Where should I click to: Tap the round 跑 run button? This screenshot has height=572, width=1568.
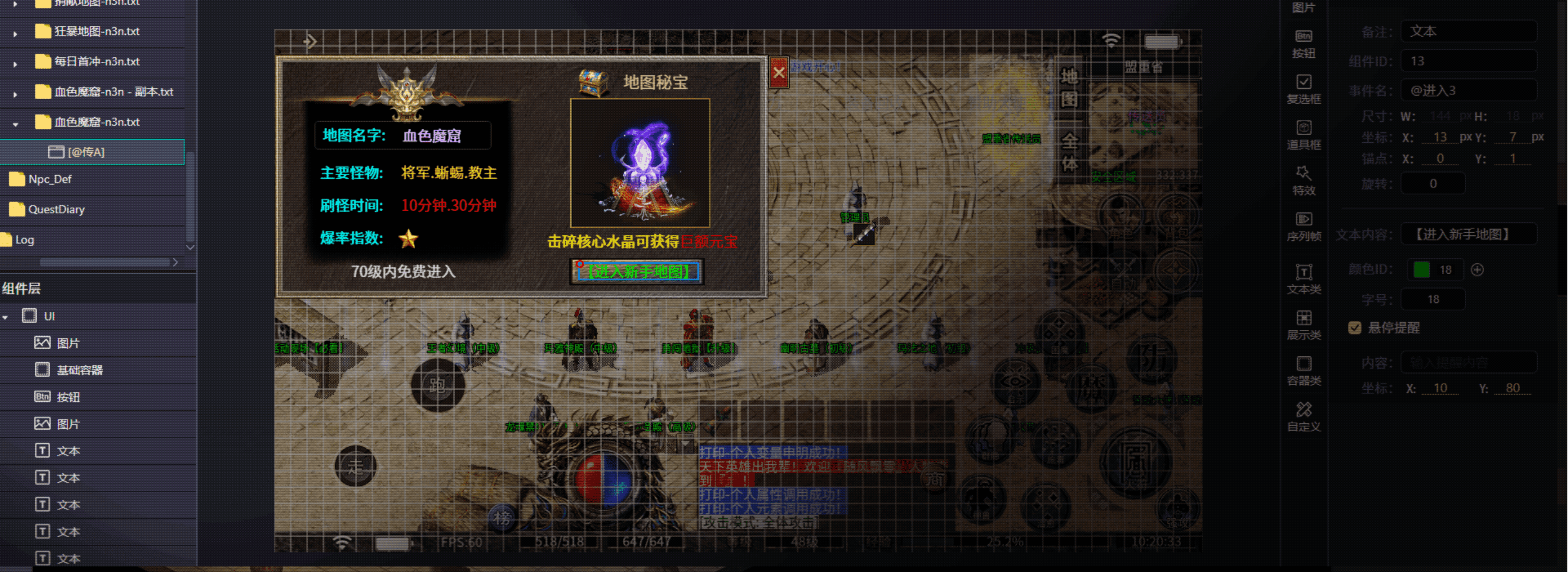(437, 385)
